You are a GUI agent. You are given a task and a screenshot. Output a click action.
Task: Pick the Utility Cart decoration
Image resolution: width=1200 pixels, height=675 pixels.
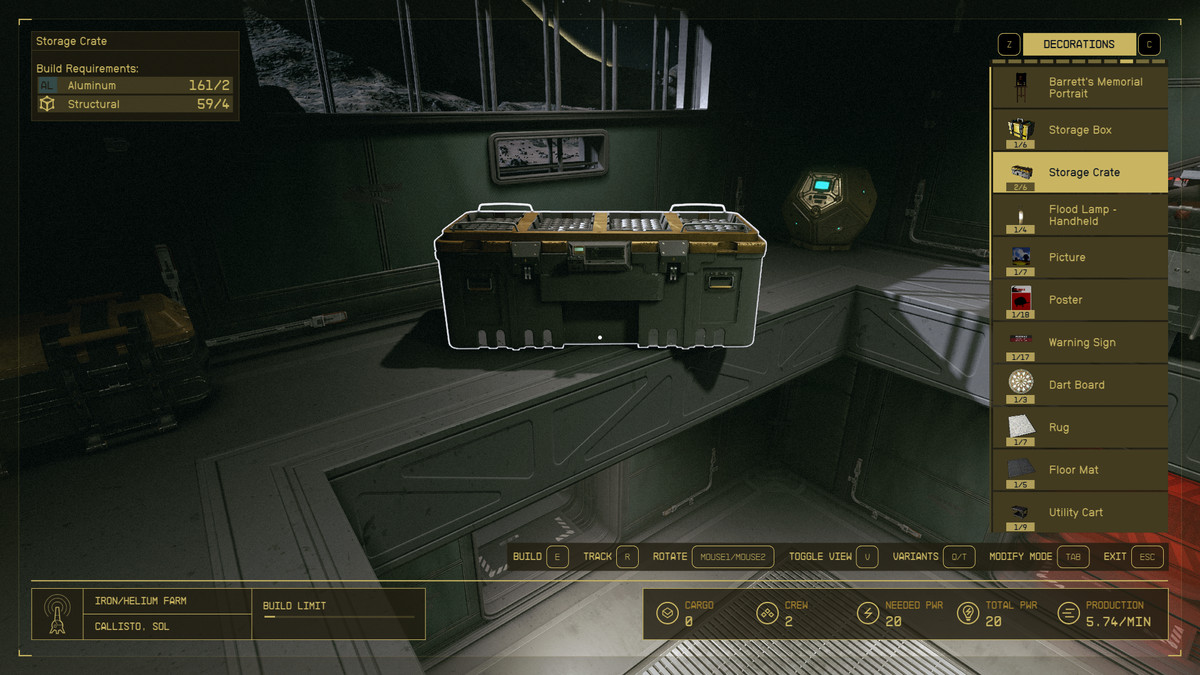point(1080,512)
